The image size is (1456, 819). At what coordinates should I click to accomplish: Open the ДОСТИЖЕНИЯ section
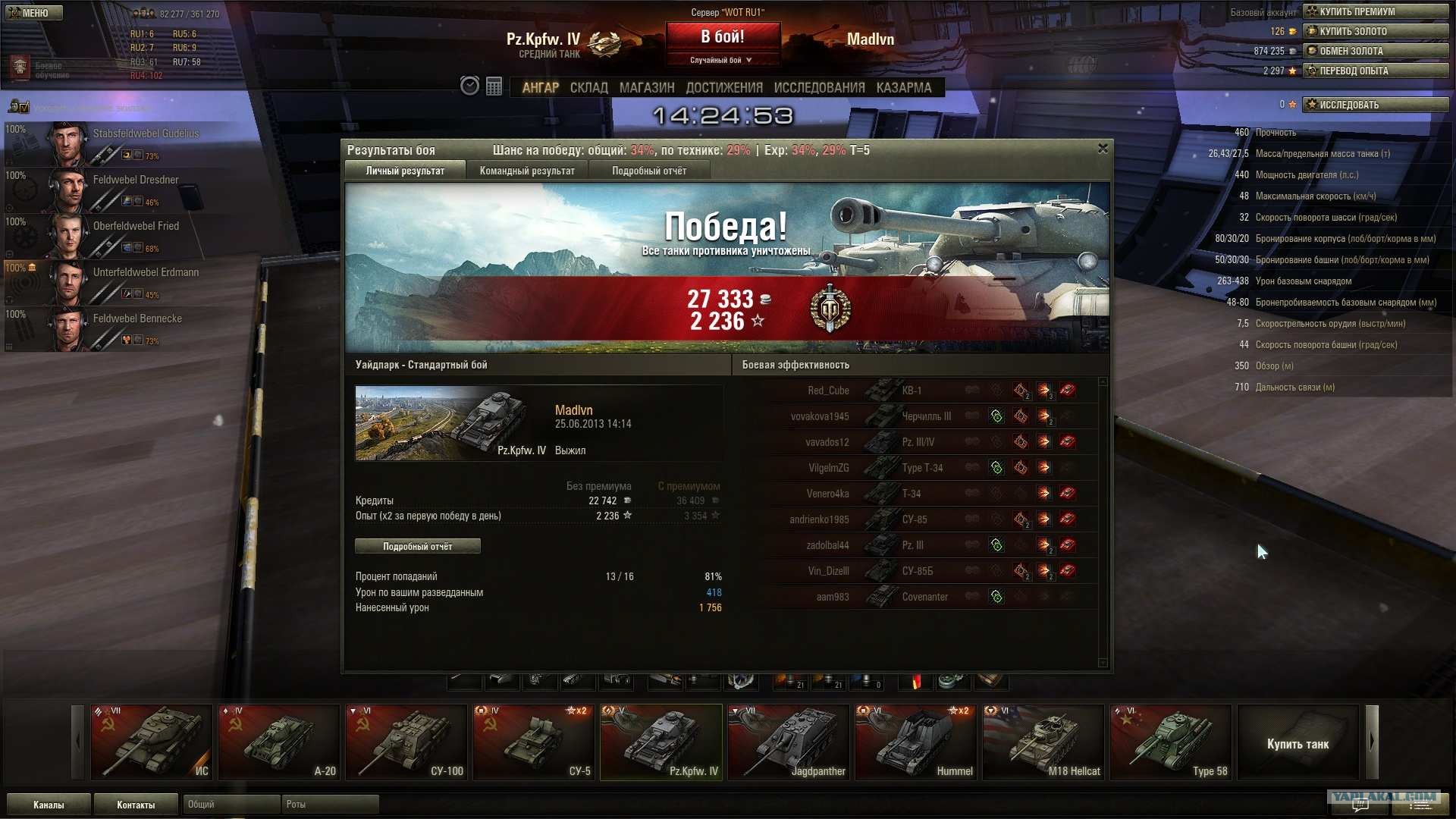tap(724, 88)
